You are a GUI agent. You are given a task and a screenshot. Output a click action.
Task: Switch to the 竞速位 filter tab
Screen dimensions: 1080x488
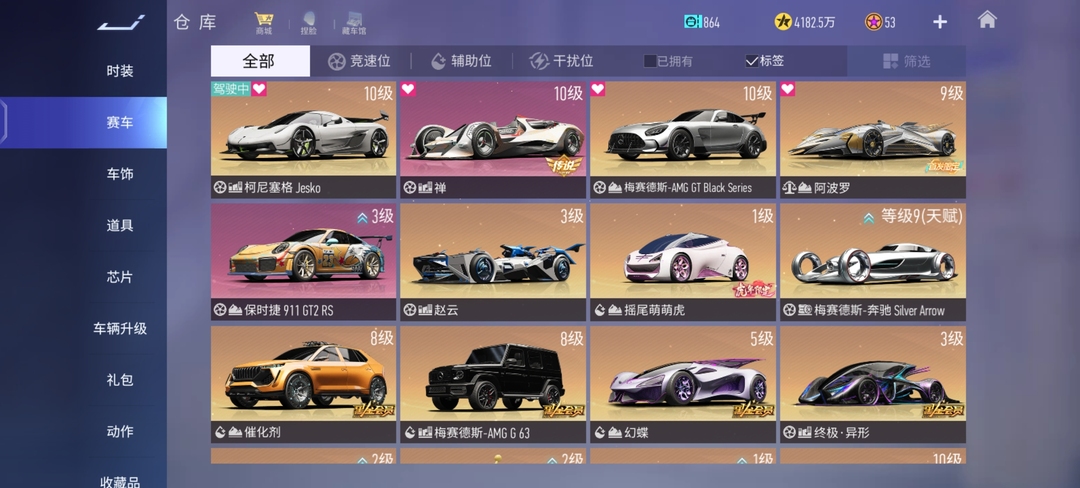[x=359, y=61]
